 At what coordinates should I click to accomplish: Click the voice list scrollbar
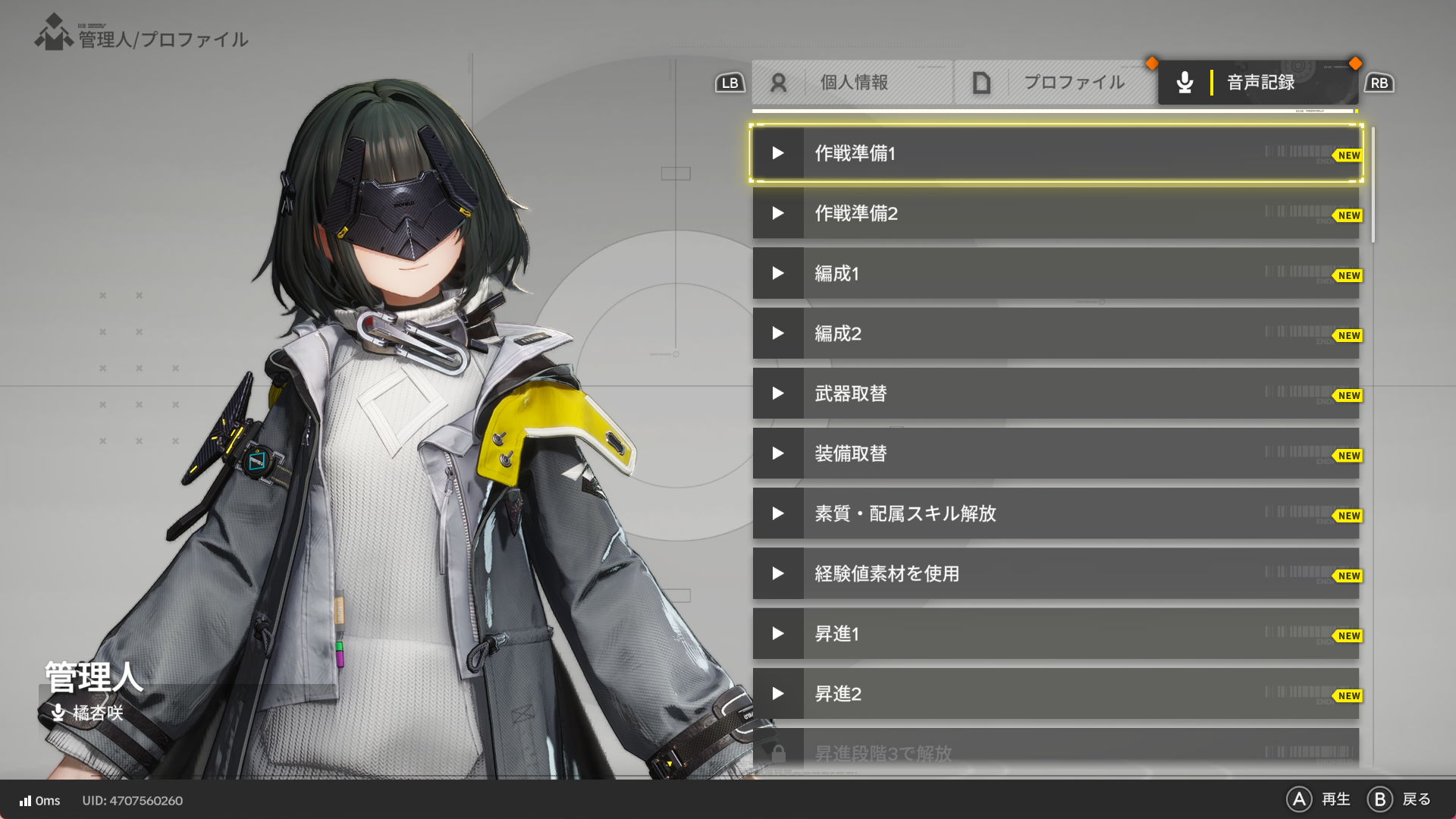tap(1373, 185)
